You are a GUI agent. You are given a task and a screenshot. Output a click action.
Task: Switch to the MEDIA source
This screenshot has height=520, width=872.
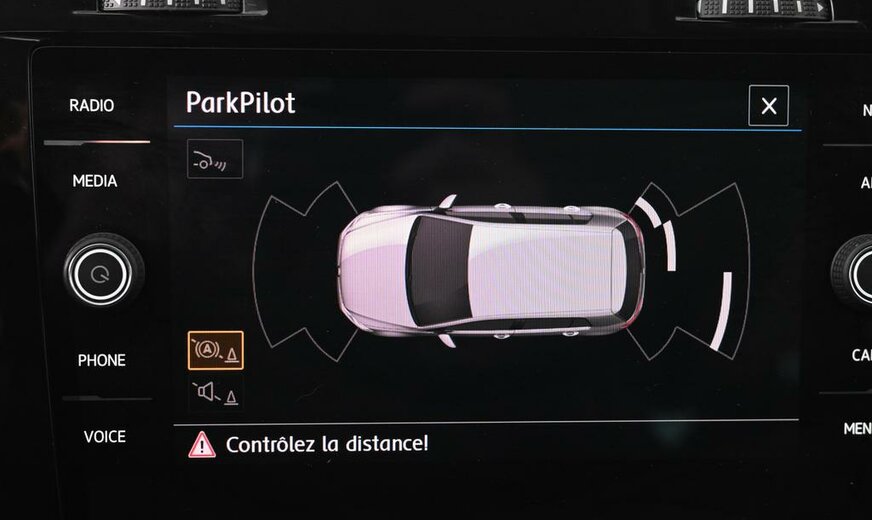[x=94, y=181]
